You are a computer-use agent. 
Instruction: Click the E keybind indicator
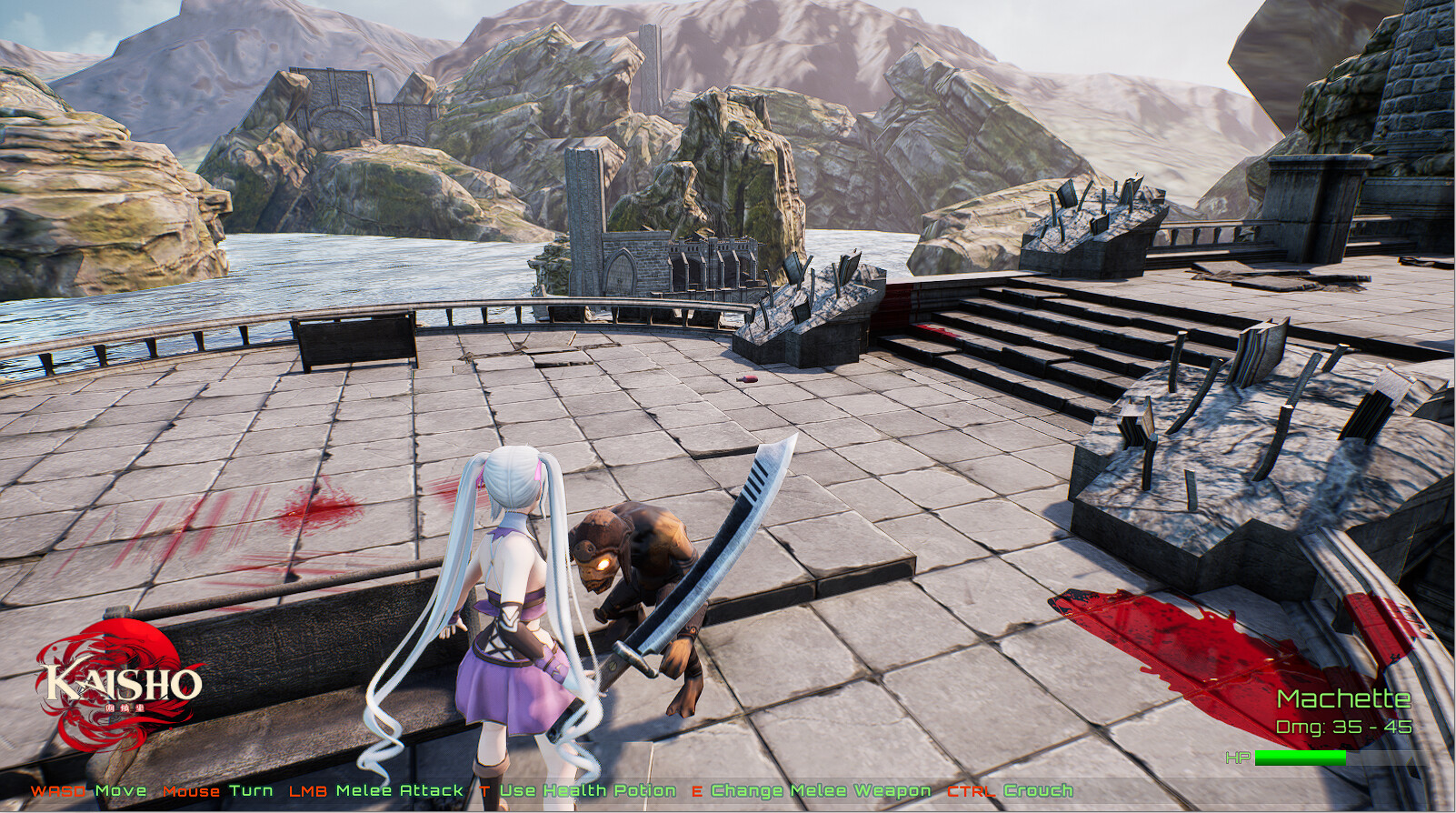697,790
